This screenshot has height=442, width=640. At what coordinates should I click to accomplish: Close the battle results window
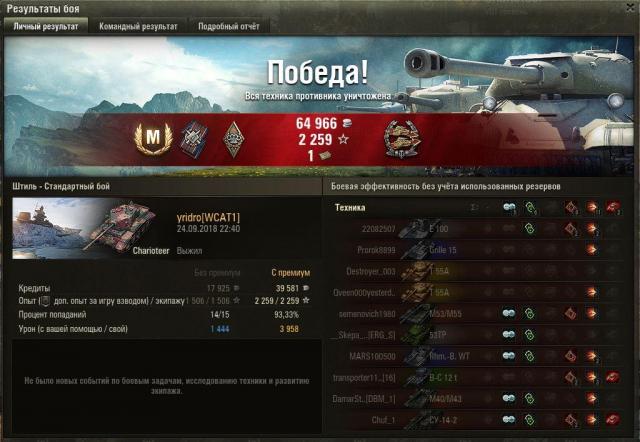[627, 8]
